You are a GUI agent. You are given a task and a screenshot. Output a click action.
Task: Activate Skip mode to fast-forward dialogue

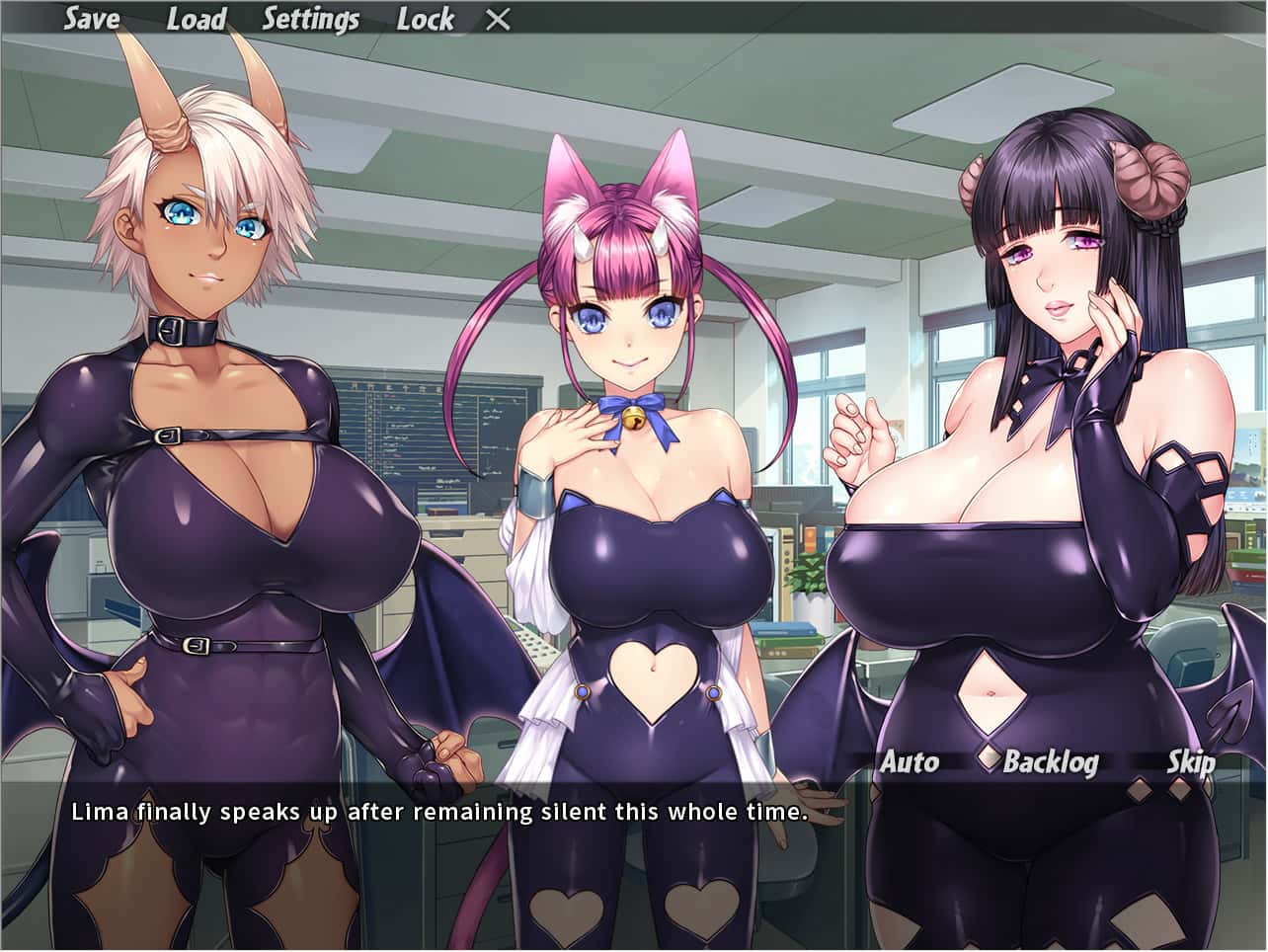click(1194, 761)
